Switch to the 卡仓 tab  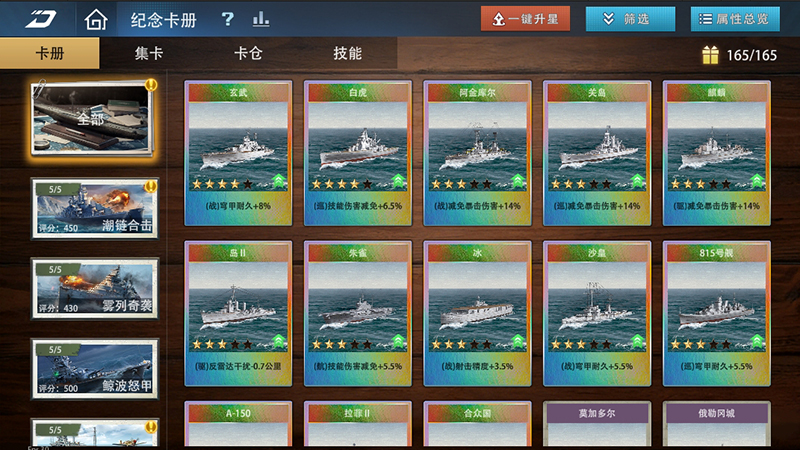pyautogui.click(x=248, y=54)
